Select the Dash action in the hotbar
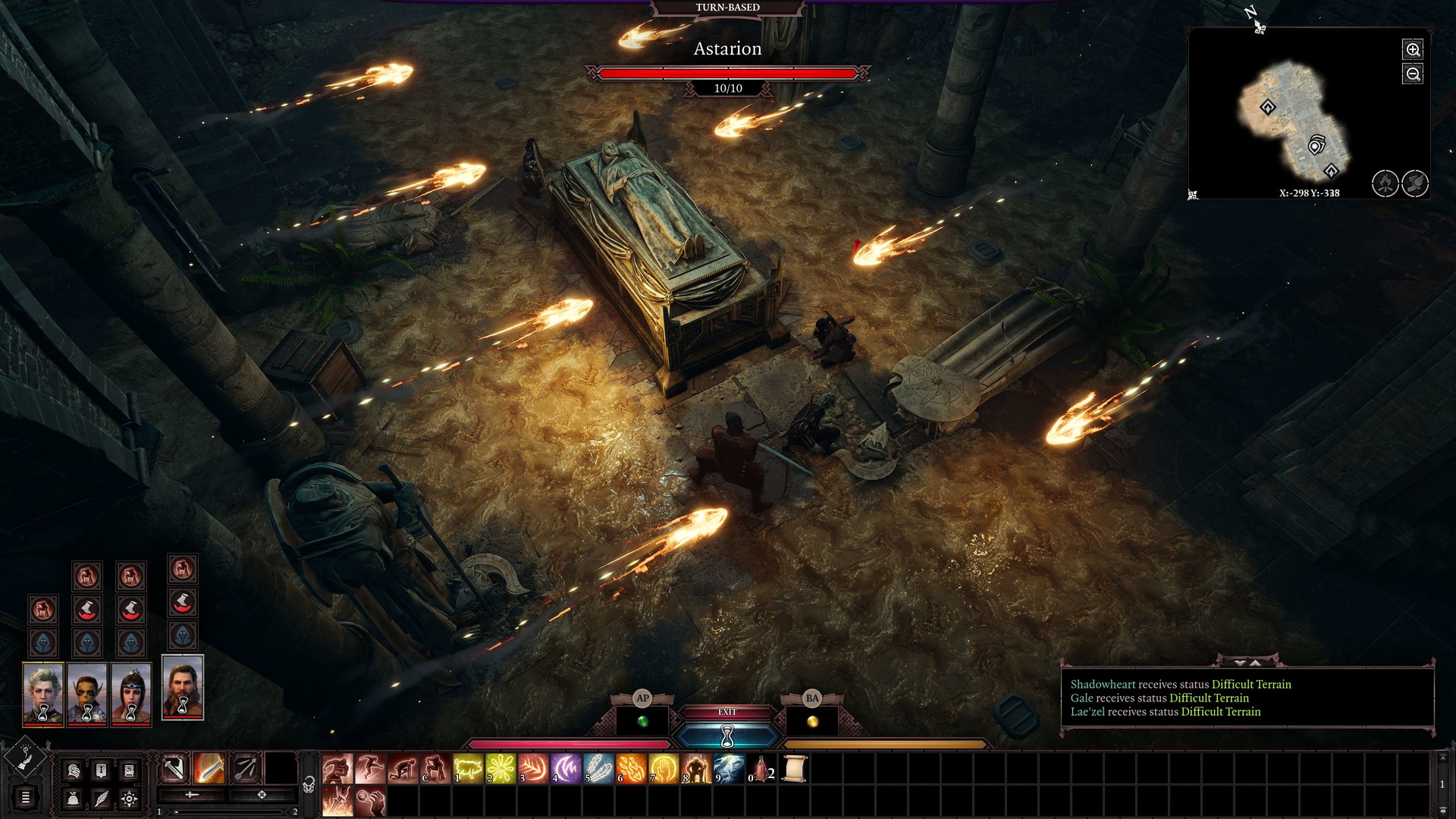The height and width of the screenshot is (819, 1456). click(337, 769)
